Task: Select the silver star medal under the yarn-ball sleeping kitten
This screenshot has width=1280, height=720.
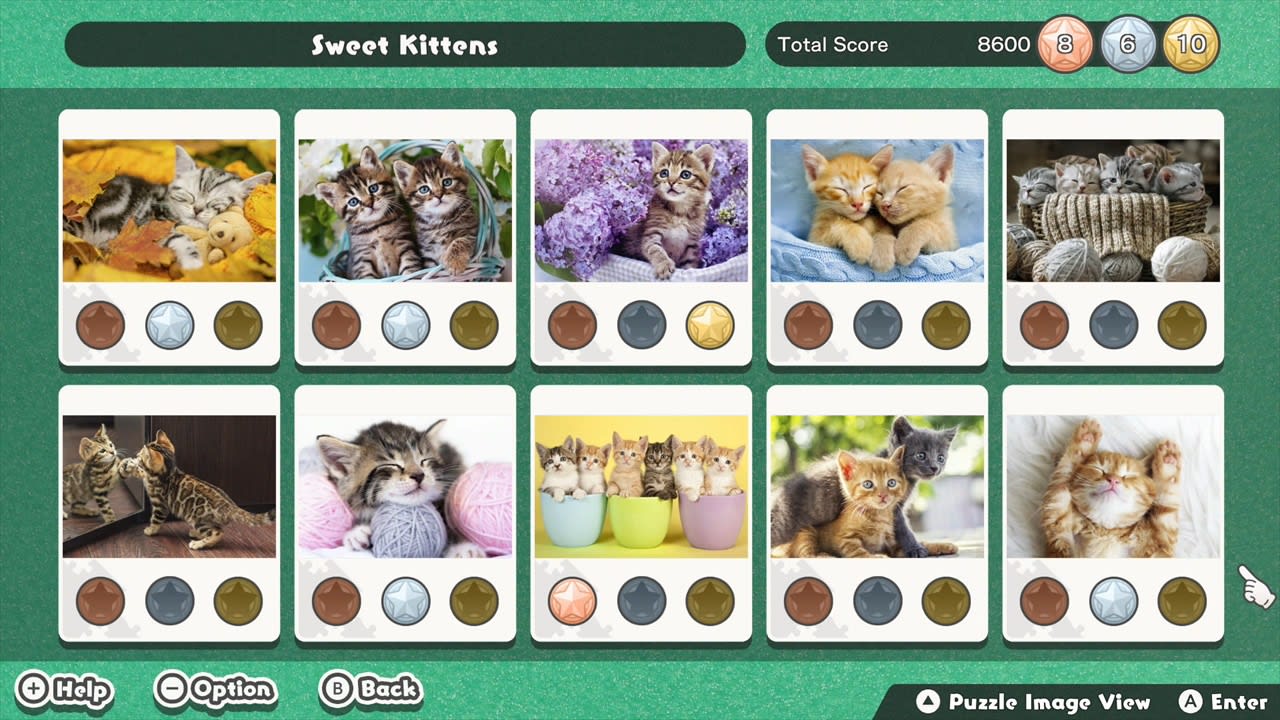Action: point(405,600)
